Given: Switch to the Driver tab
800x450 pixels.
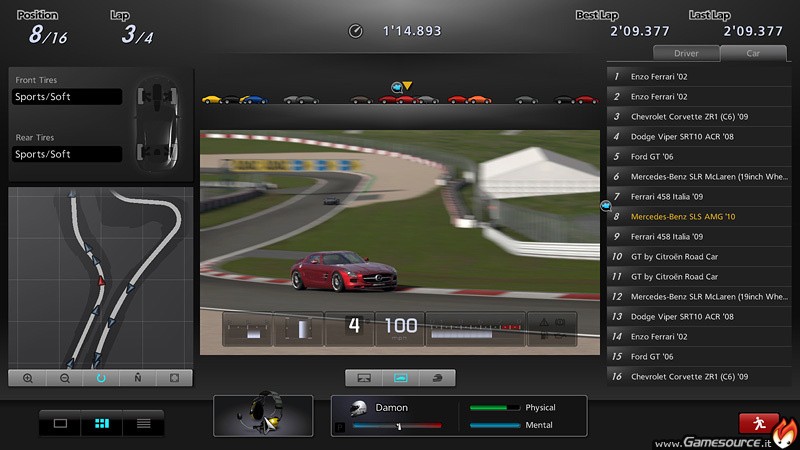Looking at the screenshot, I should (685, 53).
